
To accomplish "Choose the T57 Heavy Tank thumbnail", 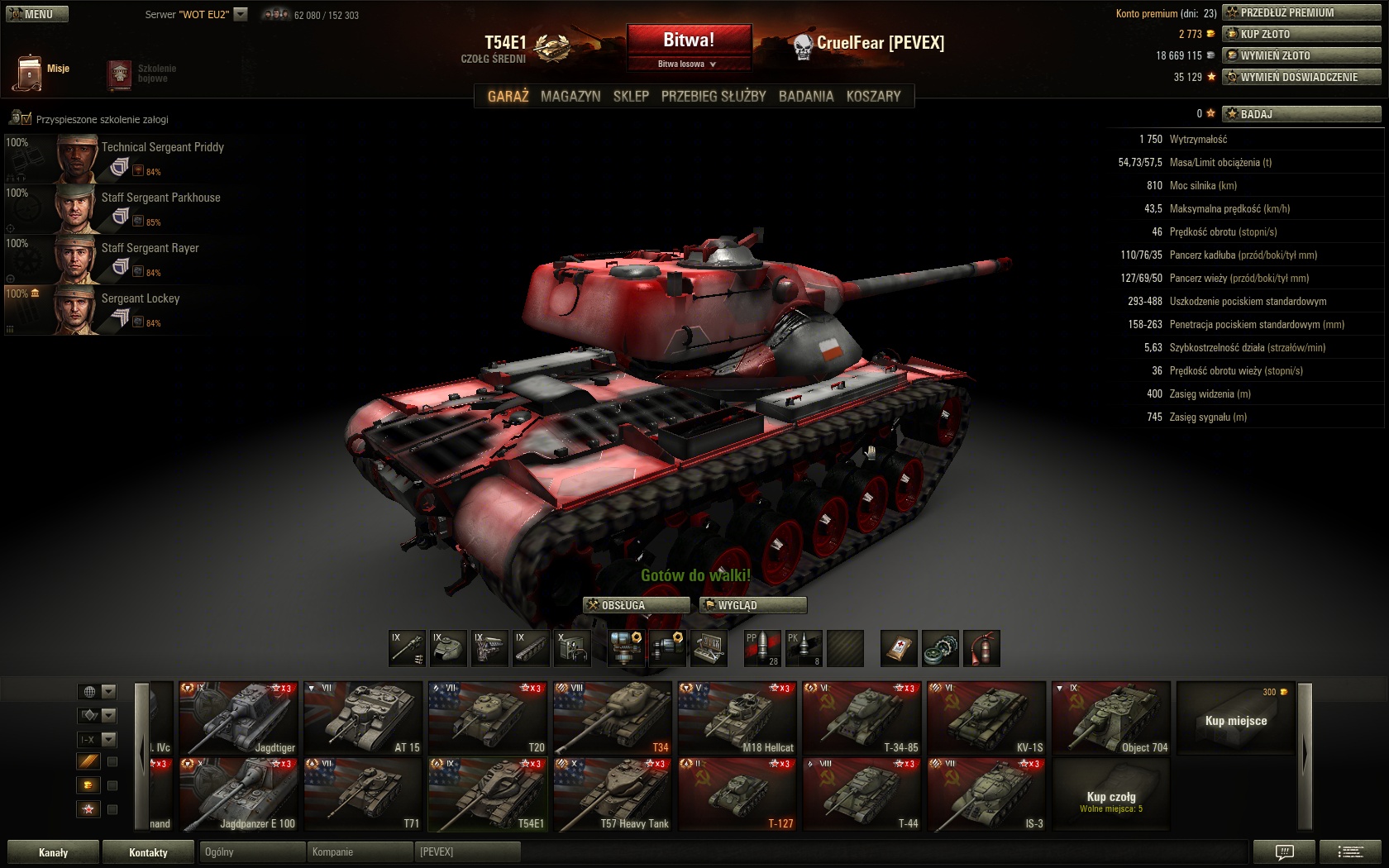I will pos(613,794).
